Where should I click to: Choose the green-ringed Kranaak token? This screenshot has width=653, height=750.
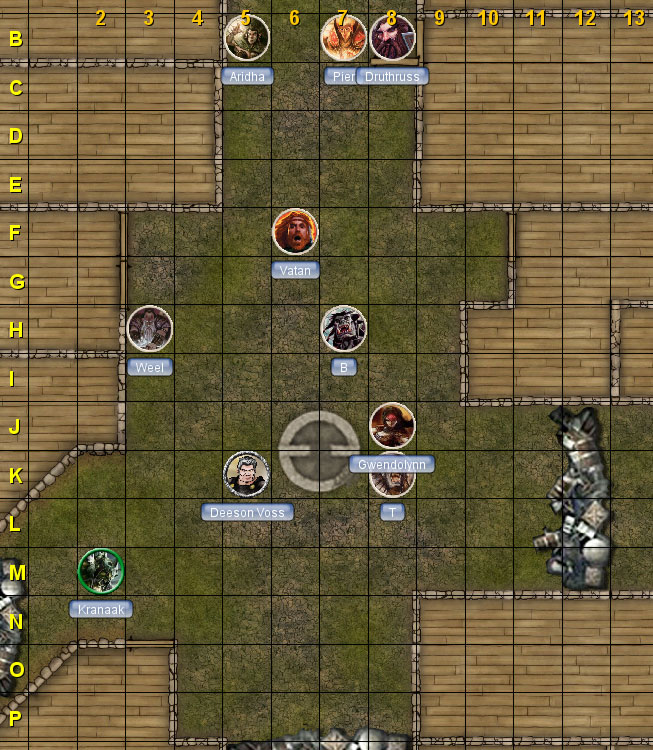pyautogui.click(x=101, y=571)
